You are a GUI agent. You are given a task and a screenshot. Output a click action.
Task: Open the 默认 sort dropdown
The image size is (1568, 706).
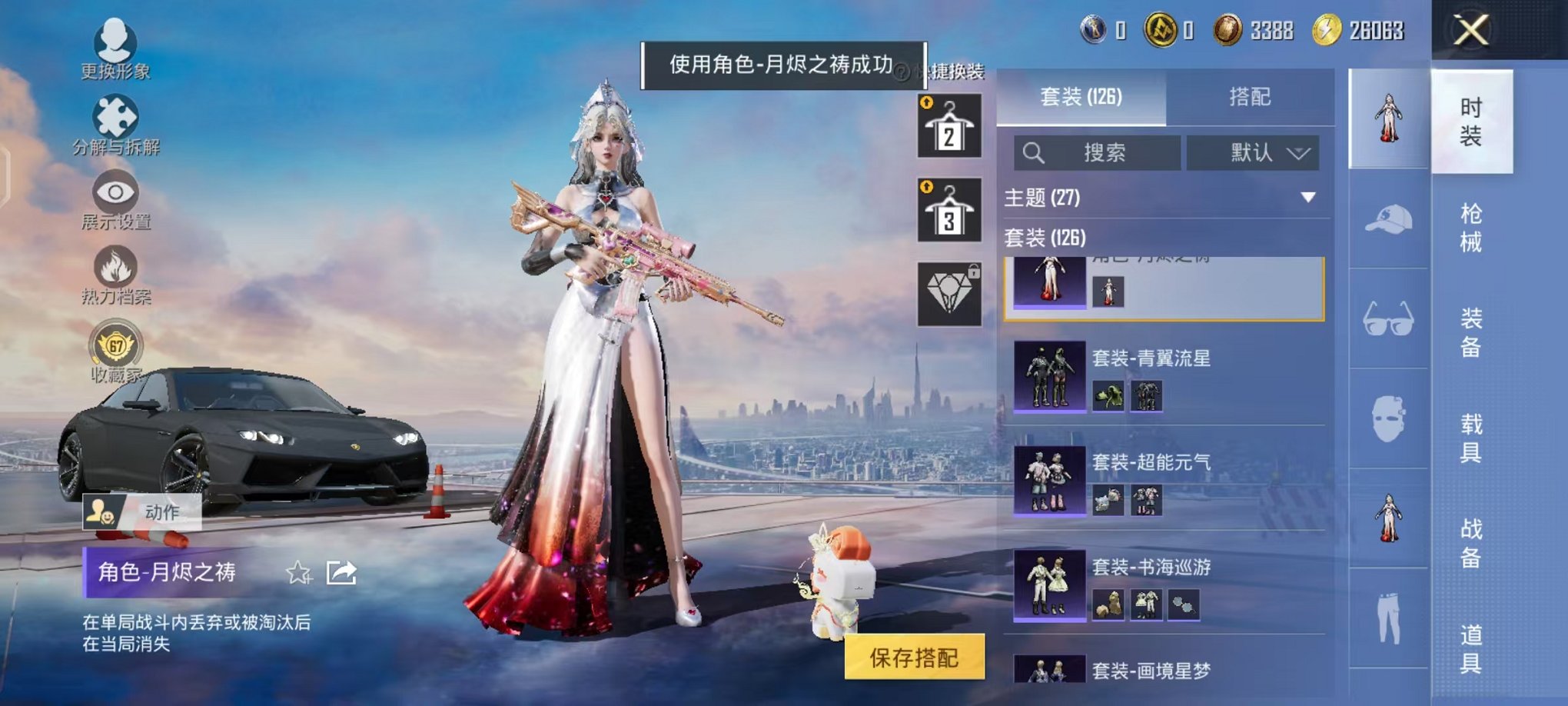(x=1253, y=152)
